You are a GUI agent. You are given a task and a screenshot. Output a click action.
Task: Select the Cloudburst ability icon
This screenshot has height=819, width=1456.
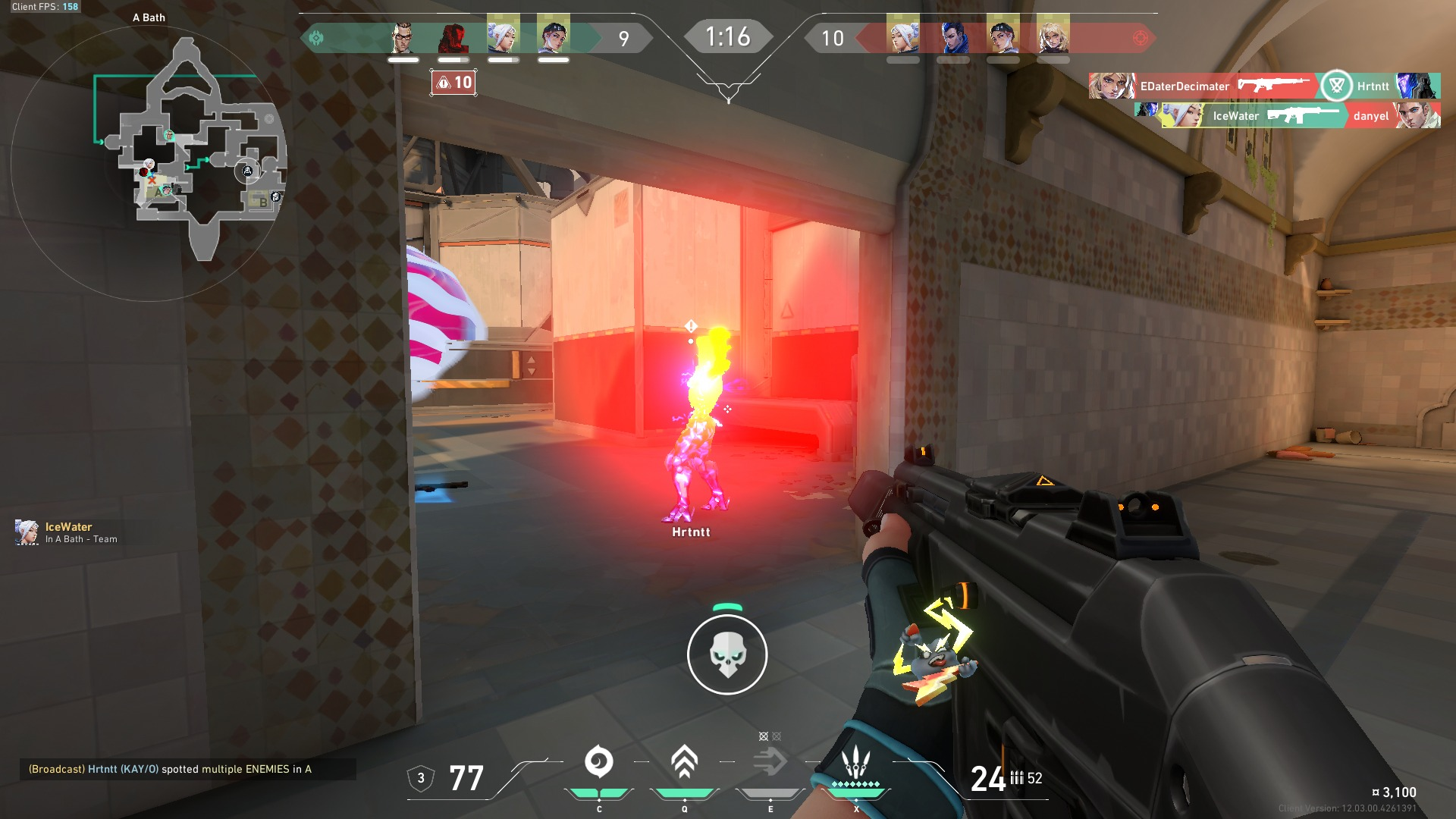[x=598, y=762]
